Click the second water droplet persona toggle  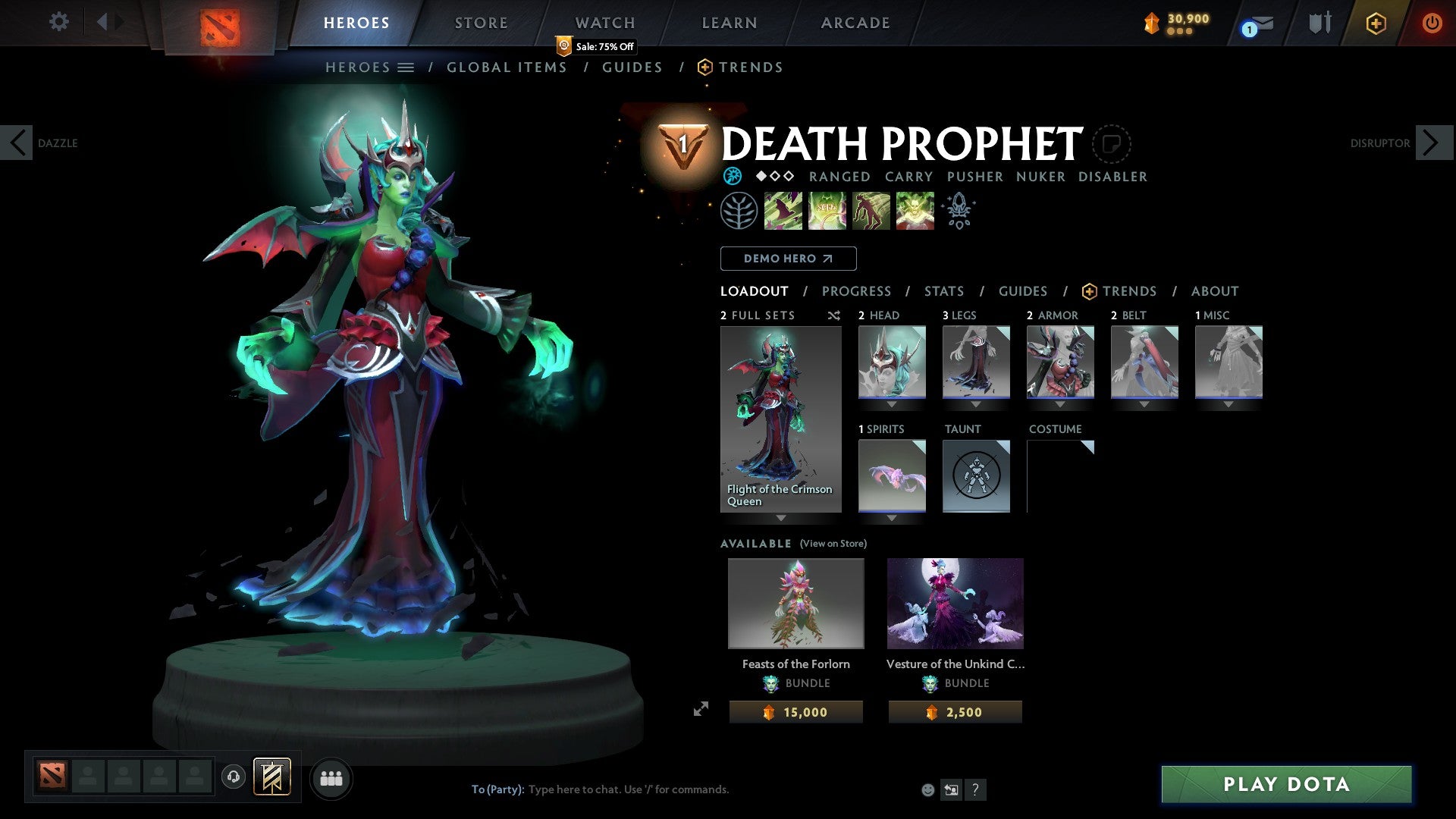click(x=776, y=177)
